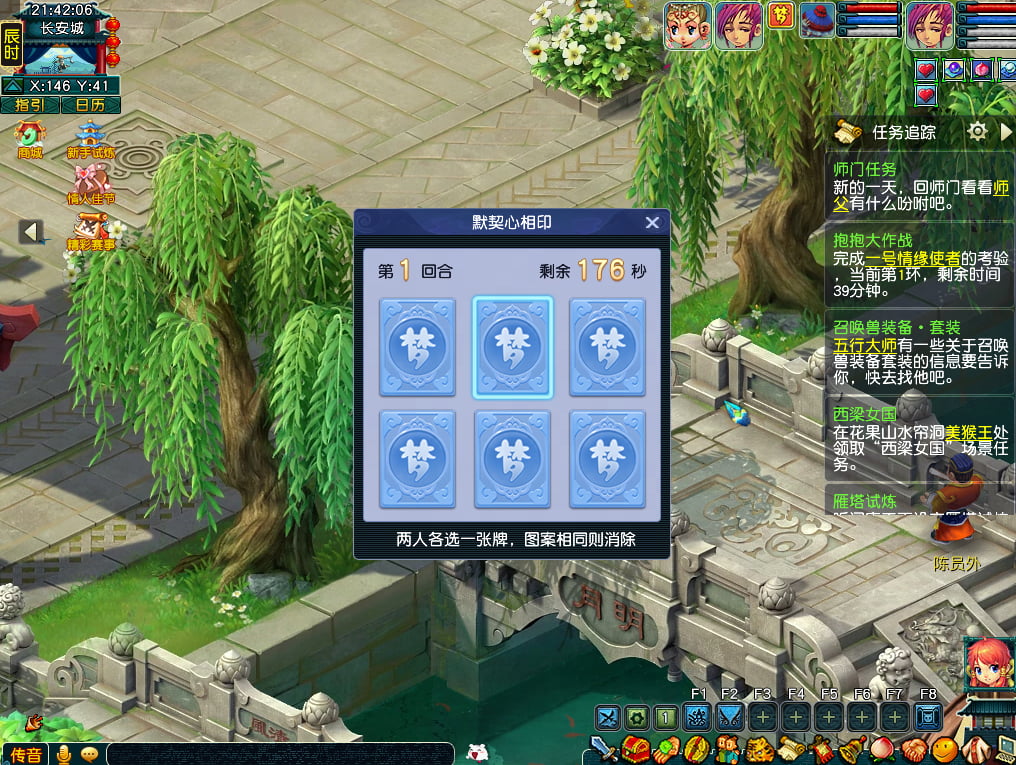
Task: Open the 商城 shop icon
Action: tap(31, 139)
